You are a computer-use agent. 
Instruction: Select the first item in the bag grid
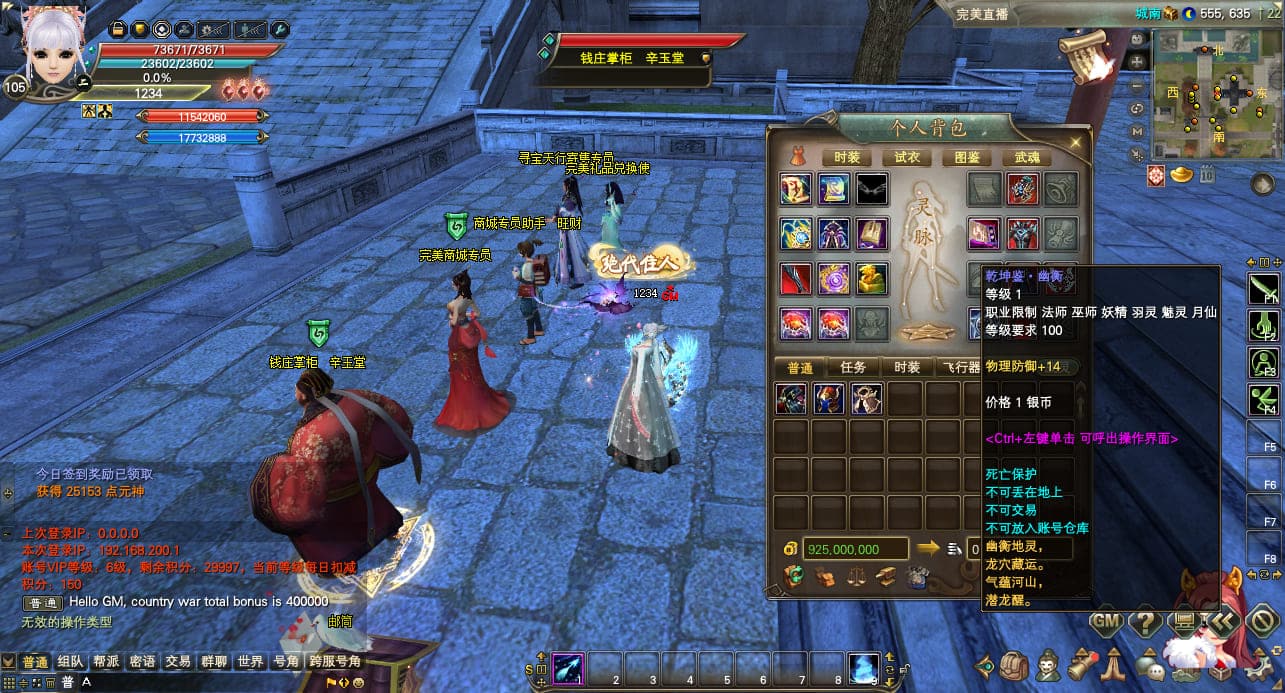coord(791,399)
